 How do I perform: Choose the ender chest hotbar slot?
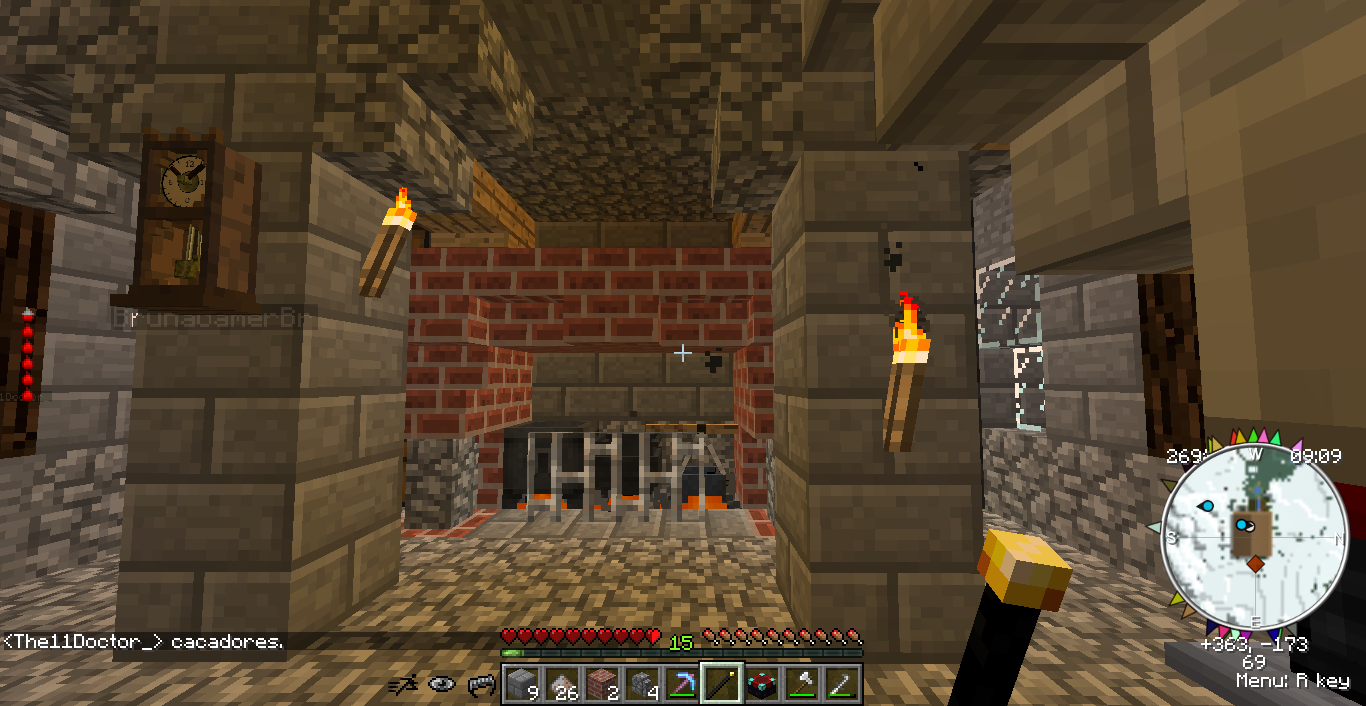point(761,684)
